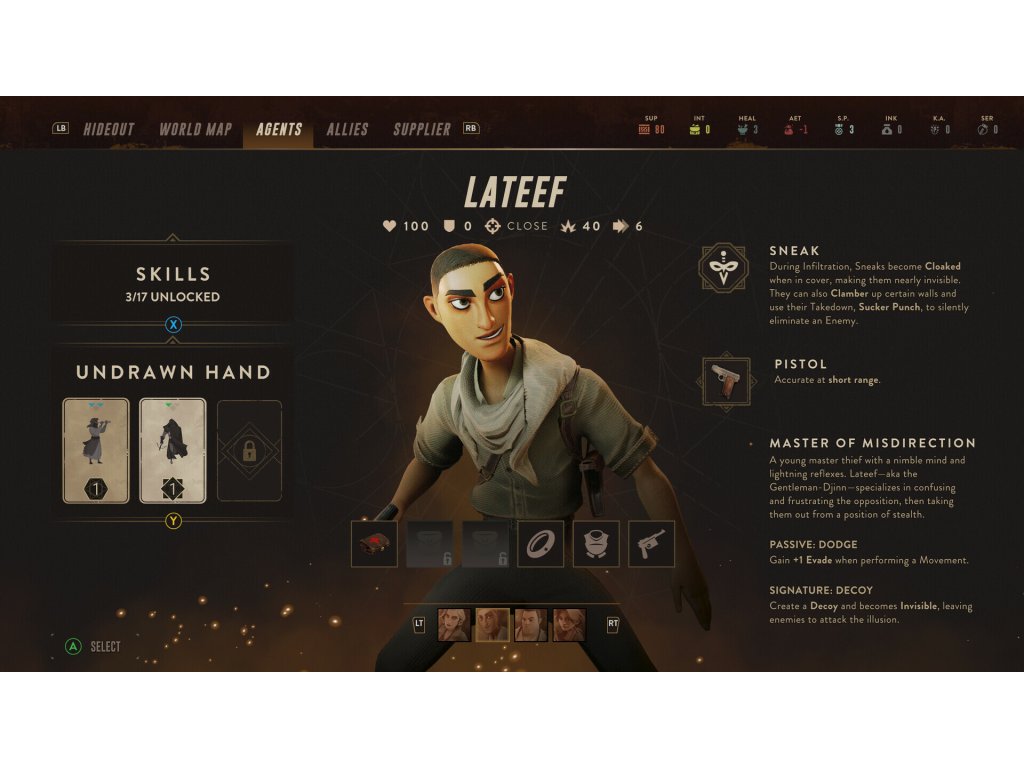Open the Supplier tab
The height and width of the screenshot is (768, 1024).
click(x=422, y=129)
